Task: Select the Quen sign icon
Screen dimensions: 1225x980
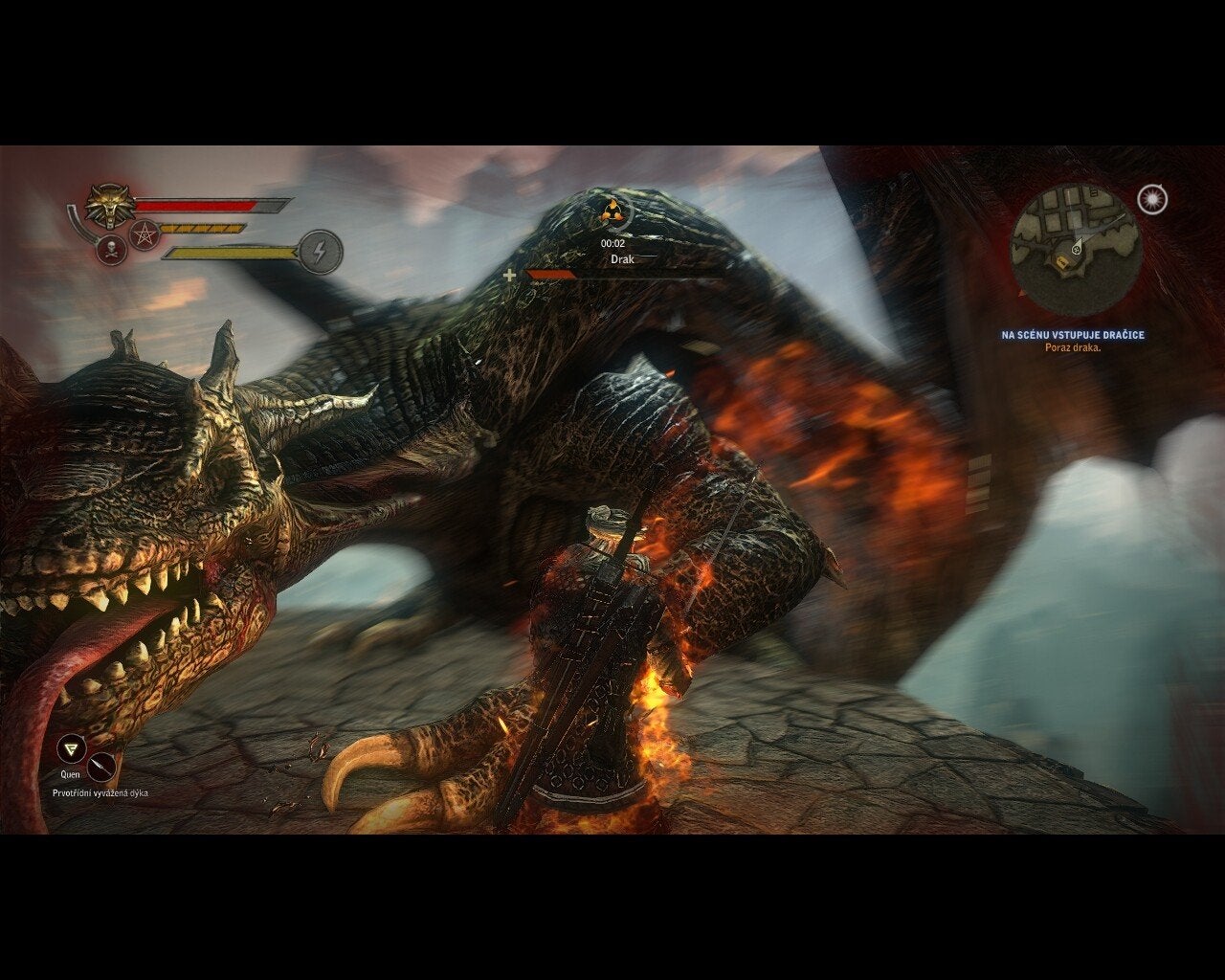Action: click(x=70, y=748)
